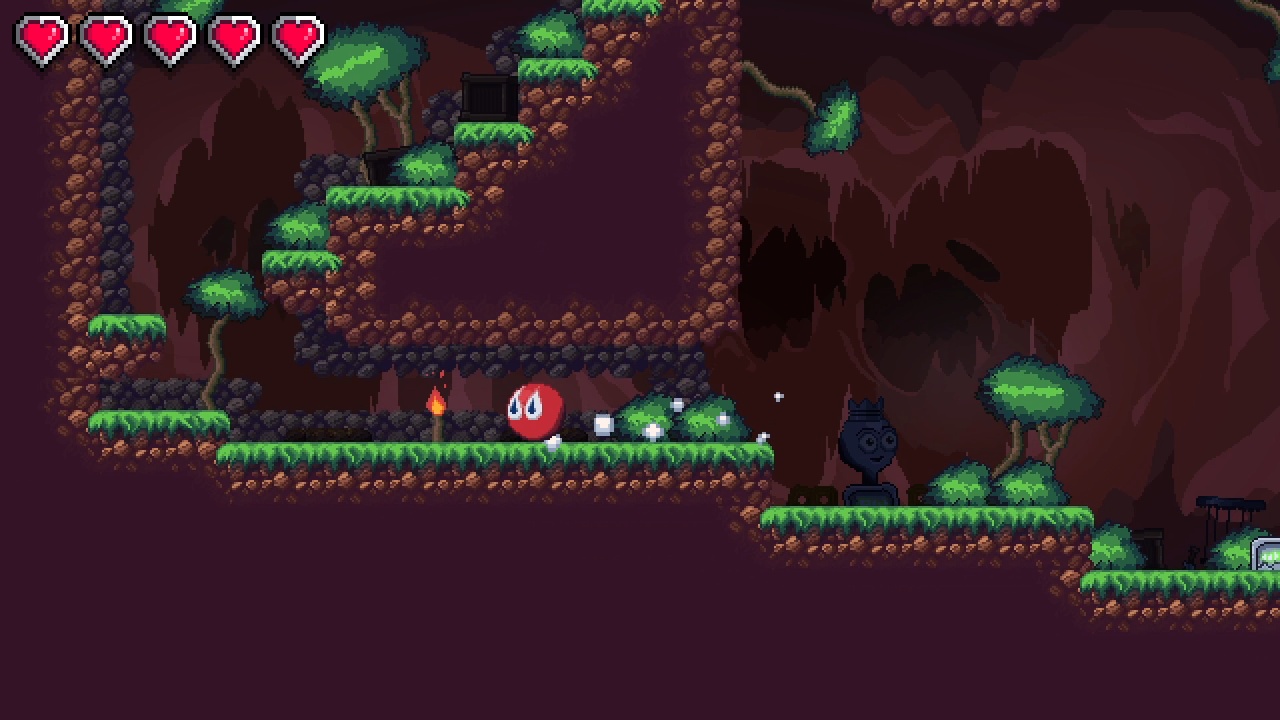
Task: Click the first heart in health bar
Action: tap(40, 35)
